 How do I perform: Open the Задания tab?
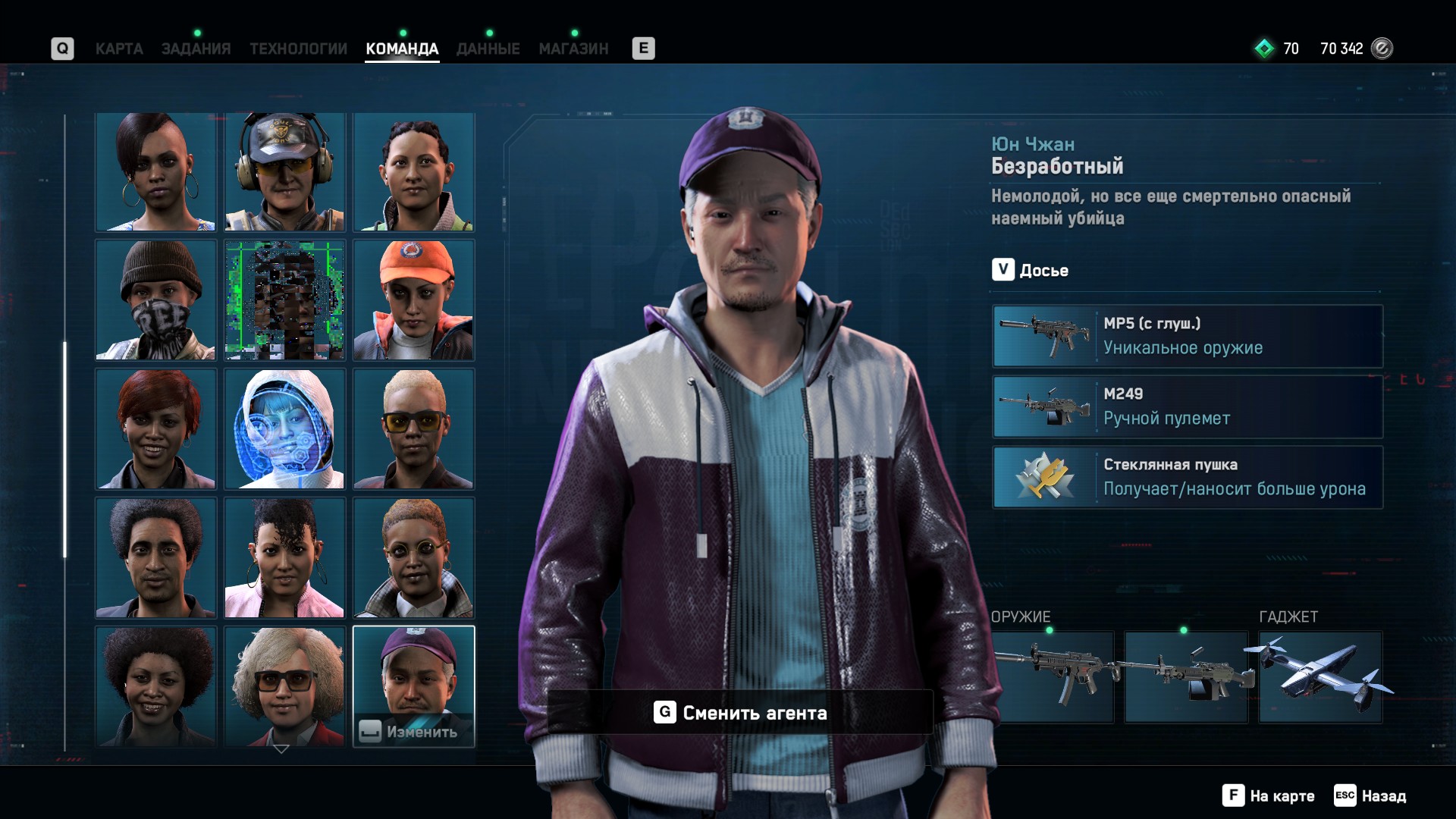196,49
